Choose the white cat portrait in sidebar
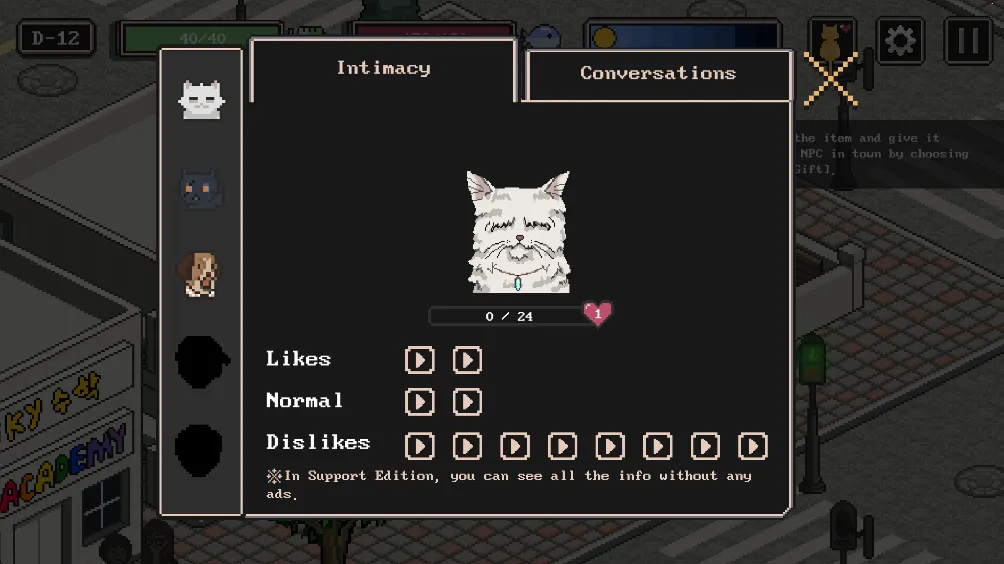 point(201,100)
